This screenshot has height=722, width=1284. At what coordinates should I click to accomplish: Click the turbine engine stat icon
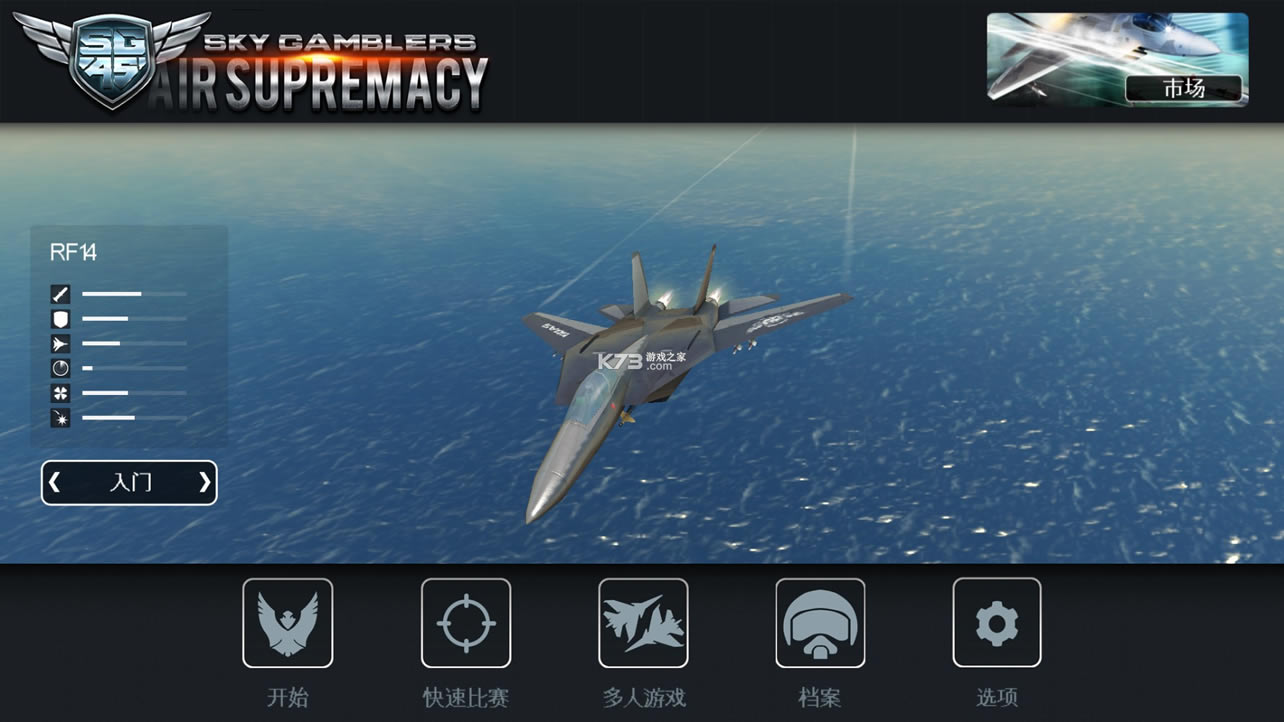coord(61,393)
